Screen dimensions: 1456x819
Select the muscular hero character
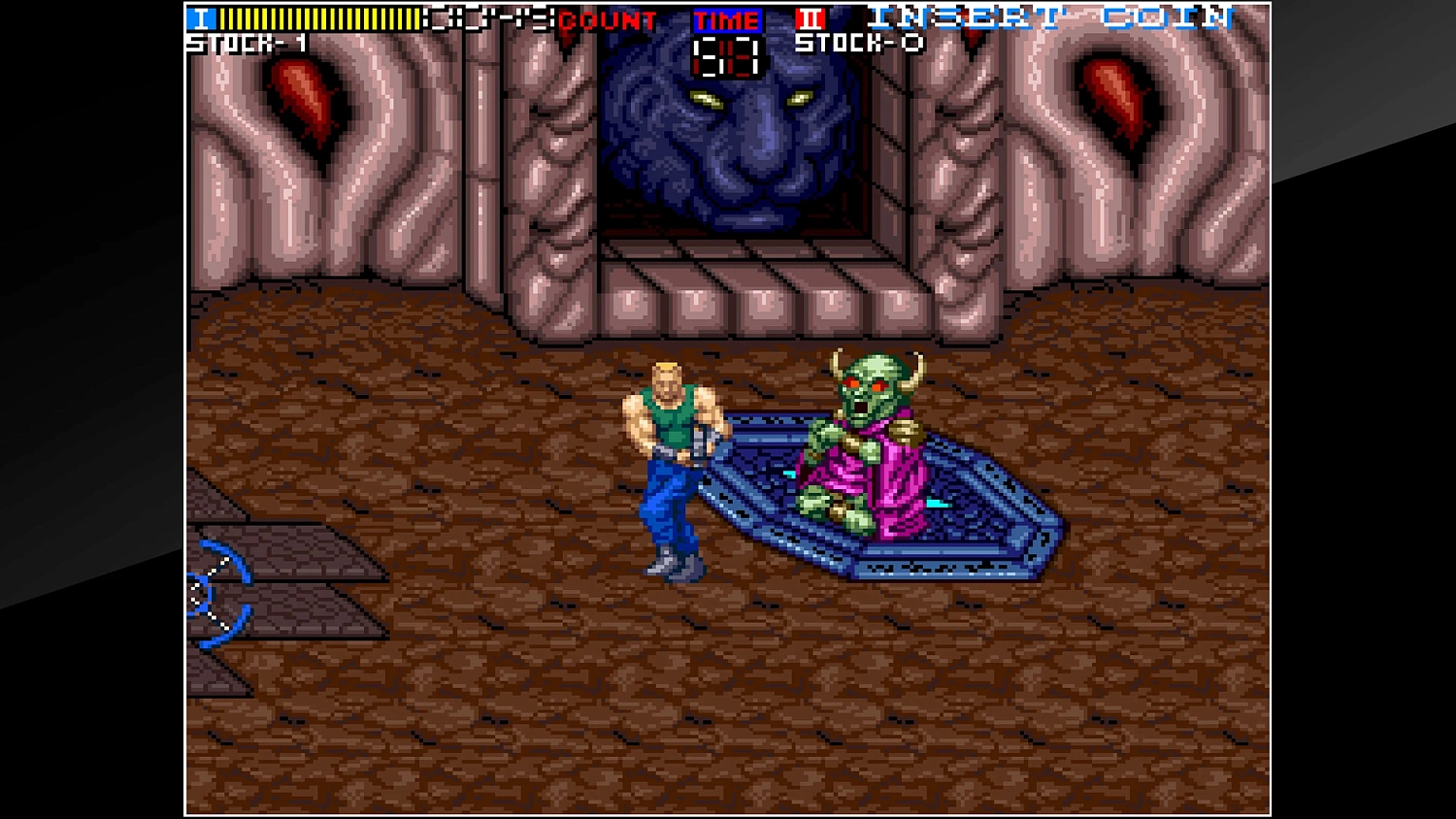[x=672, y=456]
